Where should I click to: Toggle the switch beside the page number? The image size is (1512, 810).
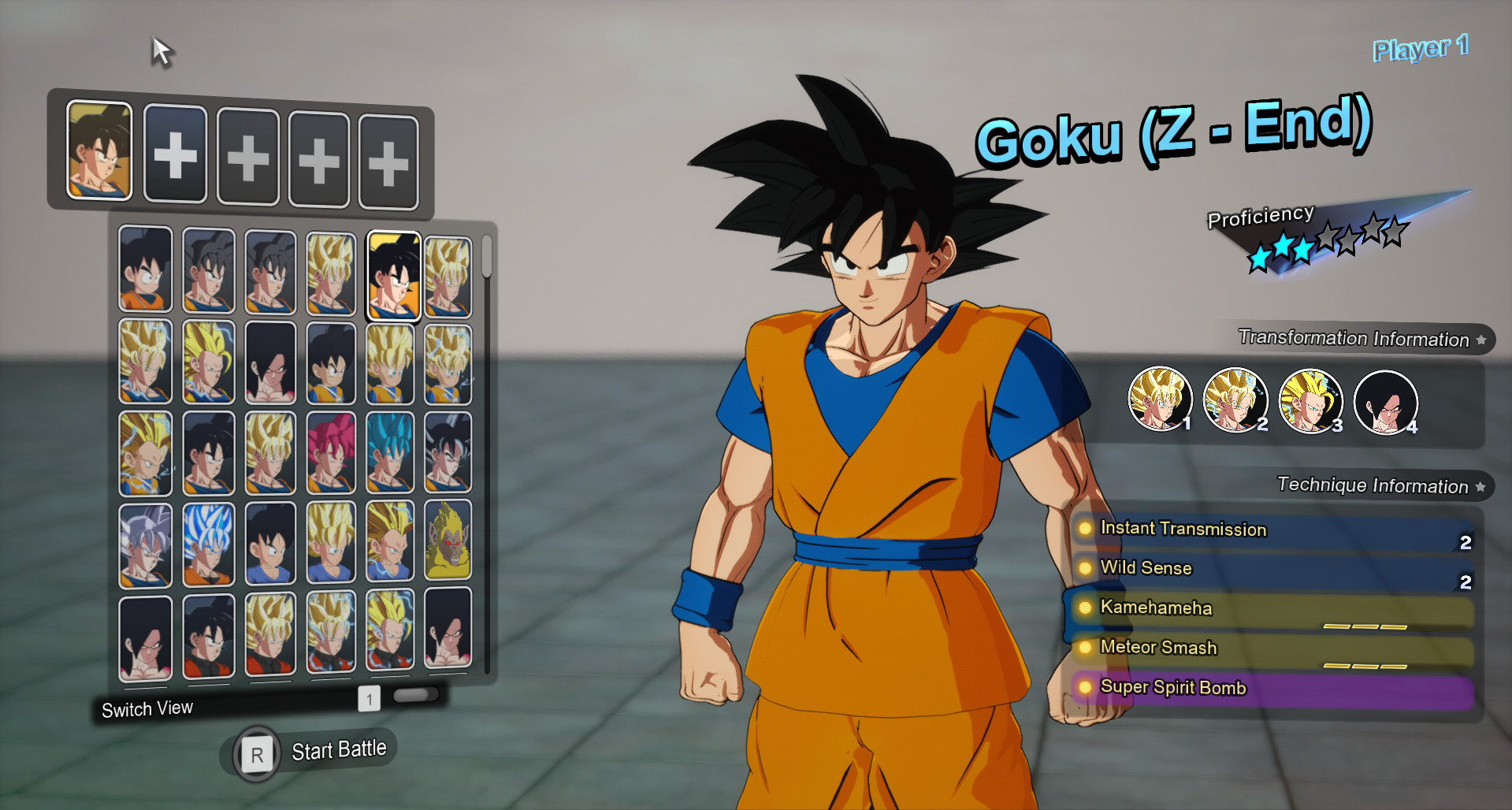coord(418,696)
